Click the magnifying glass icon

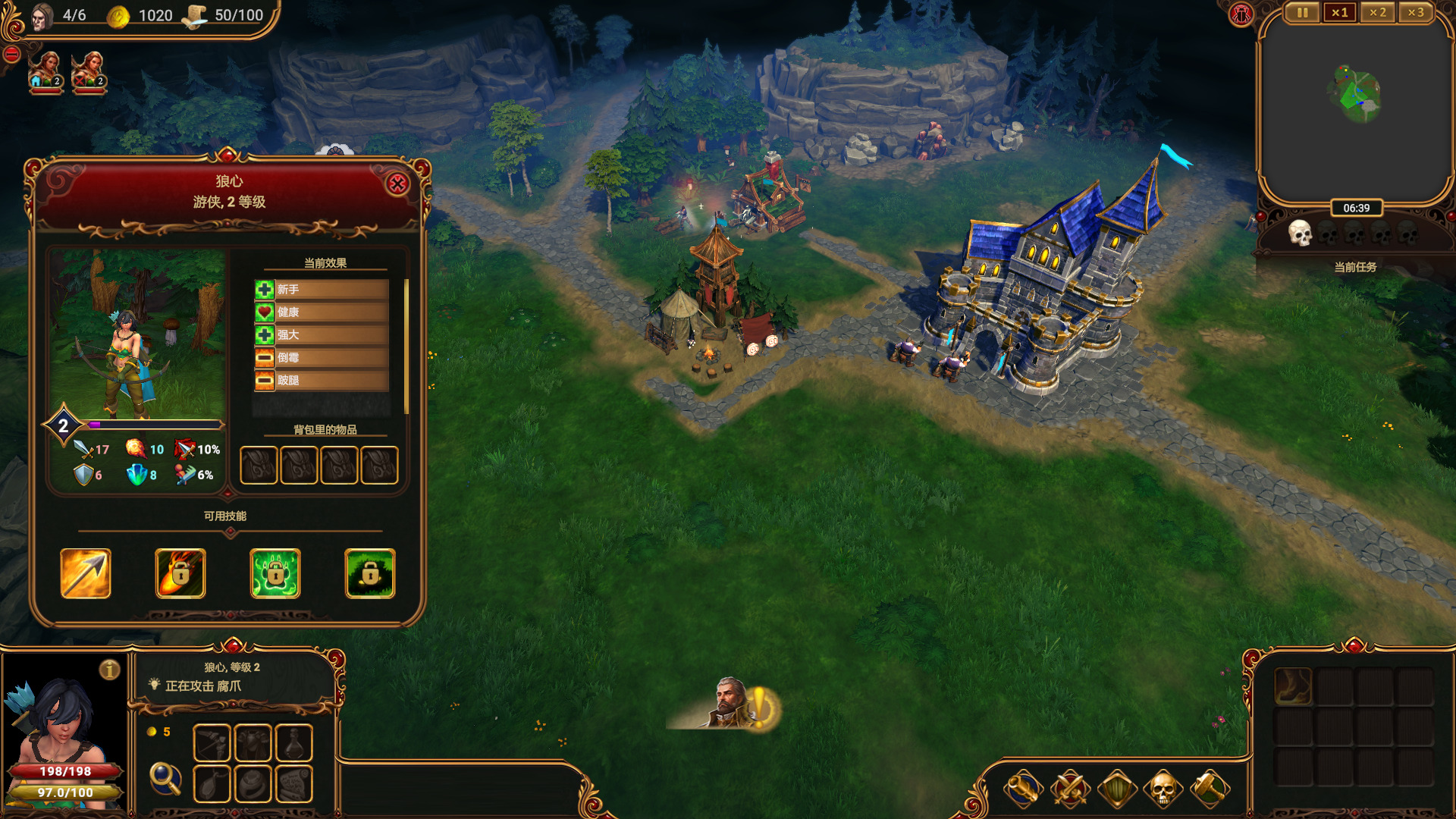165,778
